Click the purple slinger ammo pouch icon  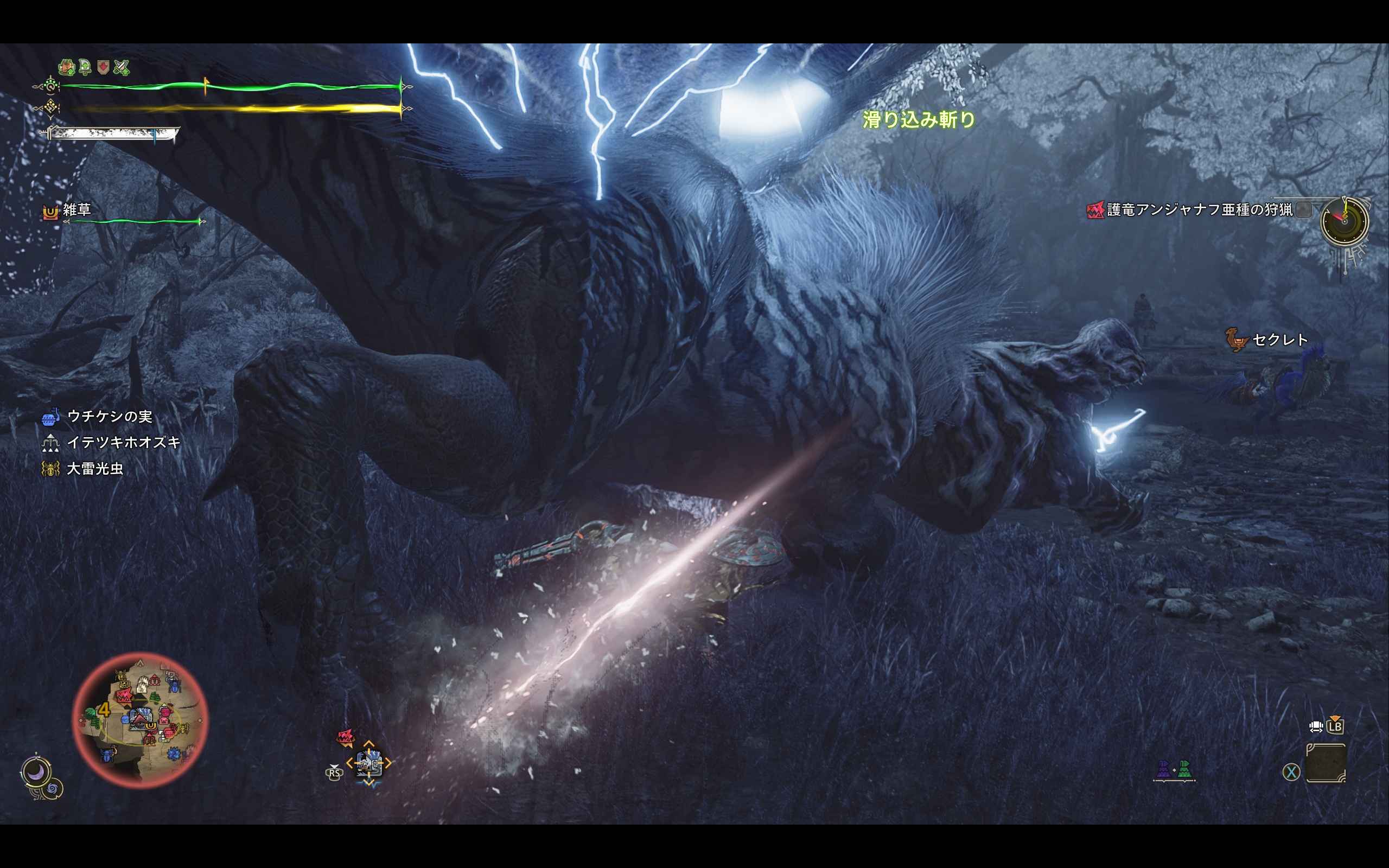pyautogui.click(x=1163, y=770)
